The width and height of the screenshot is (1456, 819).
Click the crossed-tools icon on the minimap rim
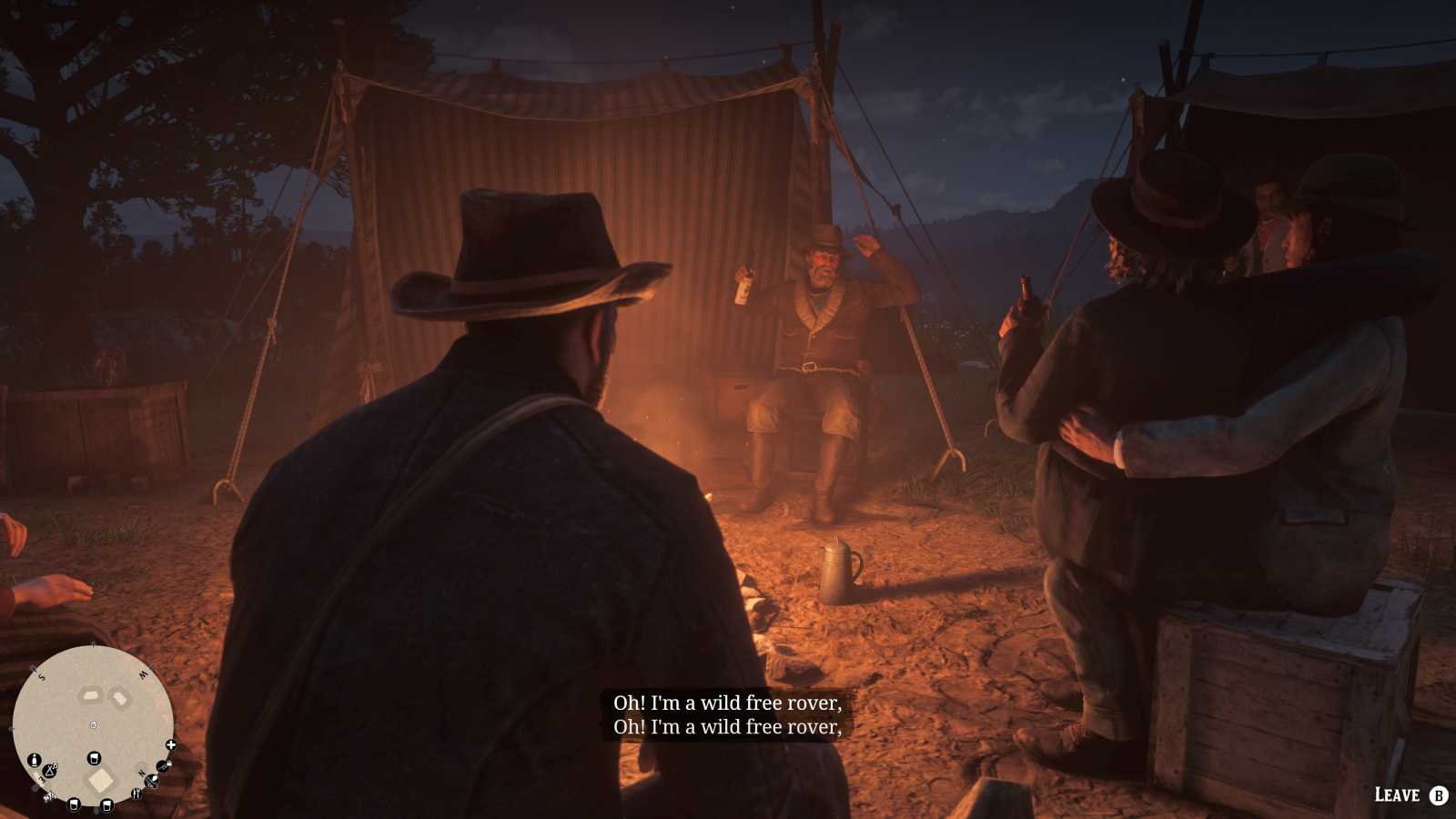pos(151,781)
